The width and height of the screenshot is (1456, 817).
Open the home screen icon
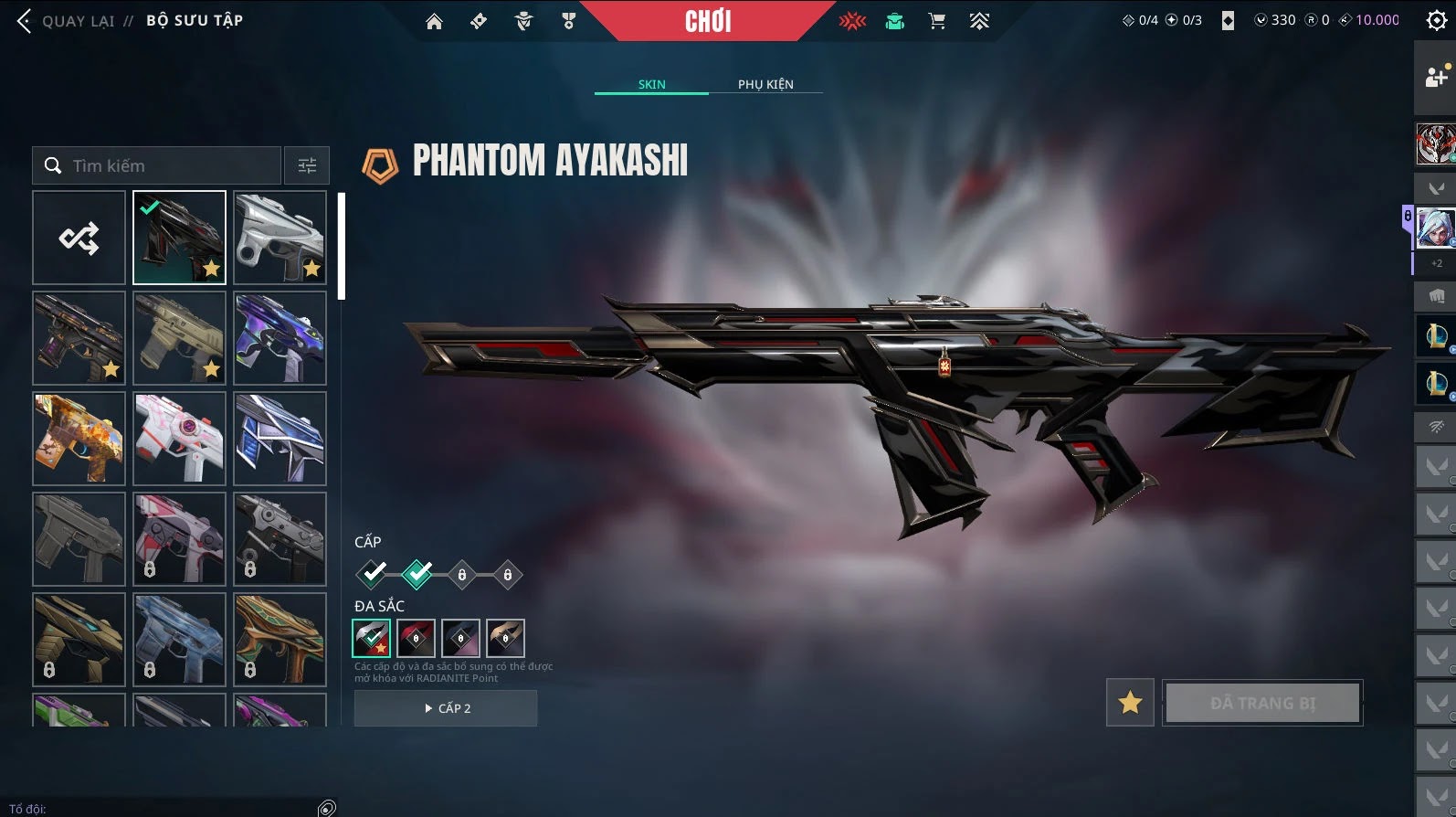coord(434,21)
